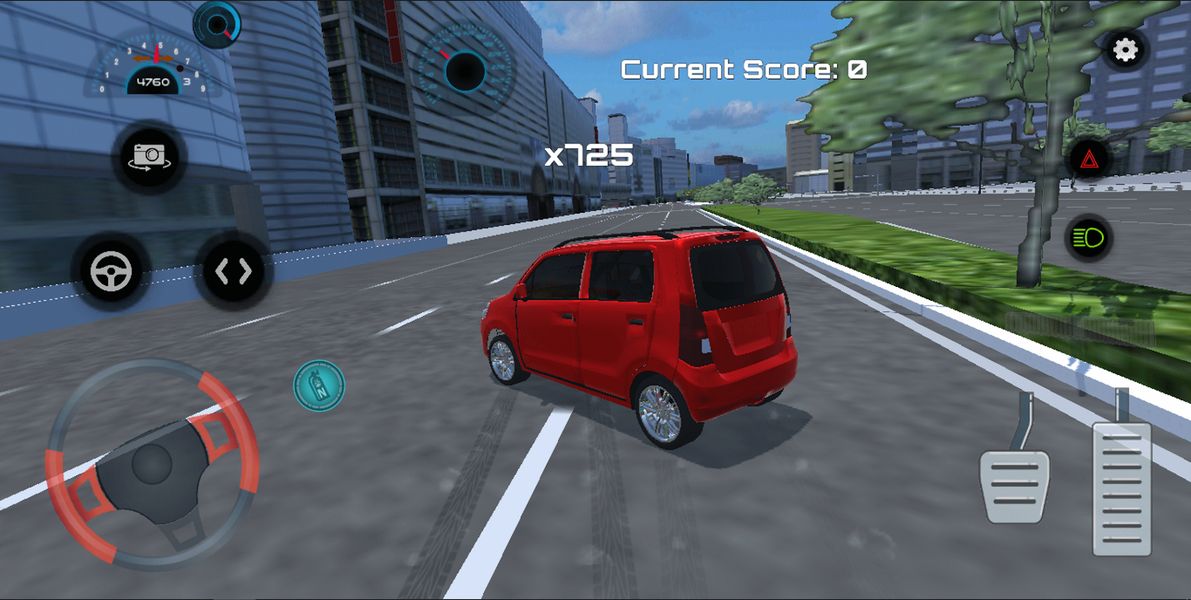Click the red on-screen steering wheel
Image resolution: width=1191 pixels, height=600 pixels.
[152, 464]
